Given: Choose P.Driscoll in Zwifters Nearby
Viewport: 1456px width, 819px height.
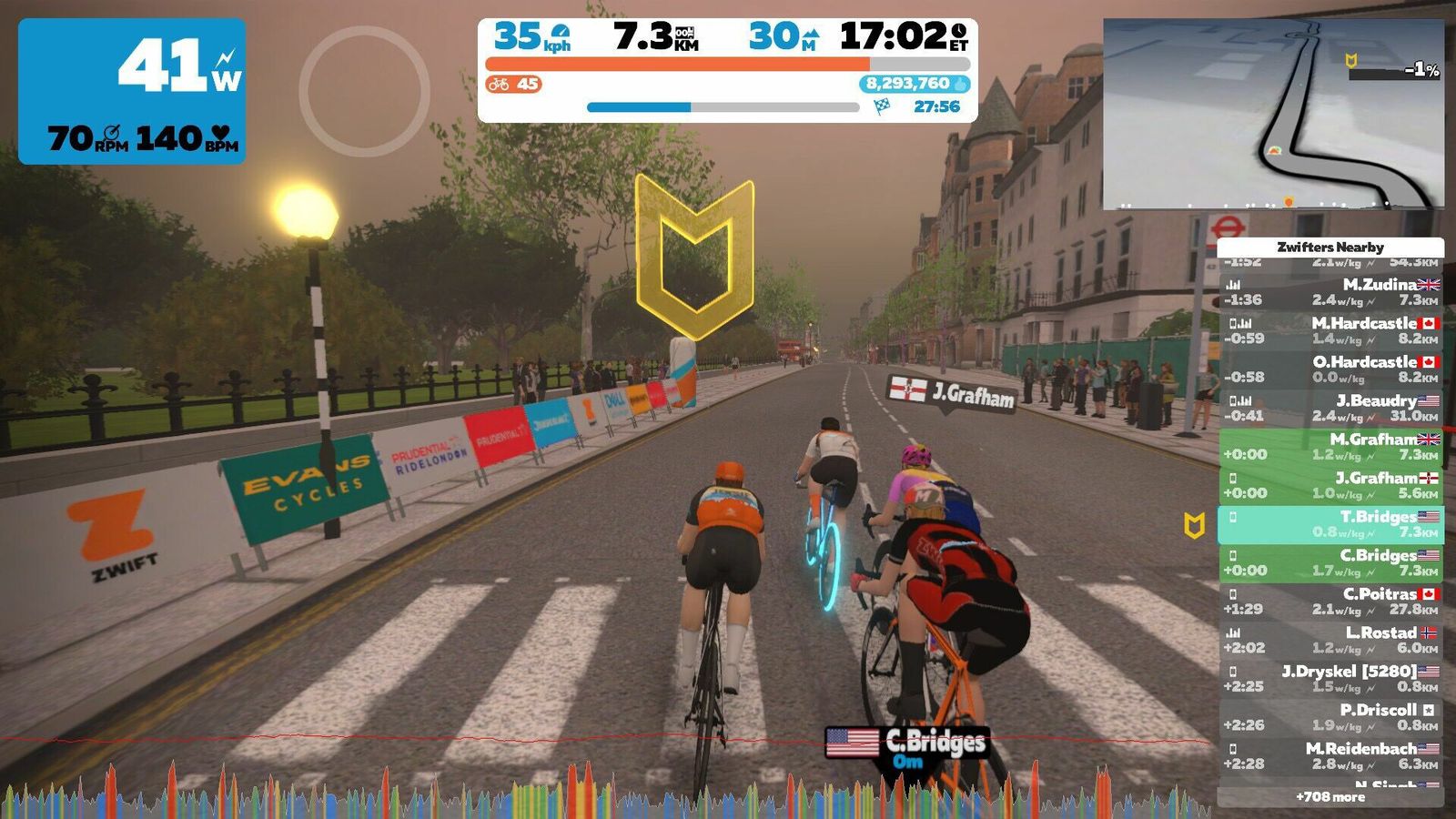Looking at the screenshot, I should [1330, 717].
